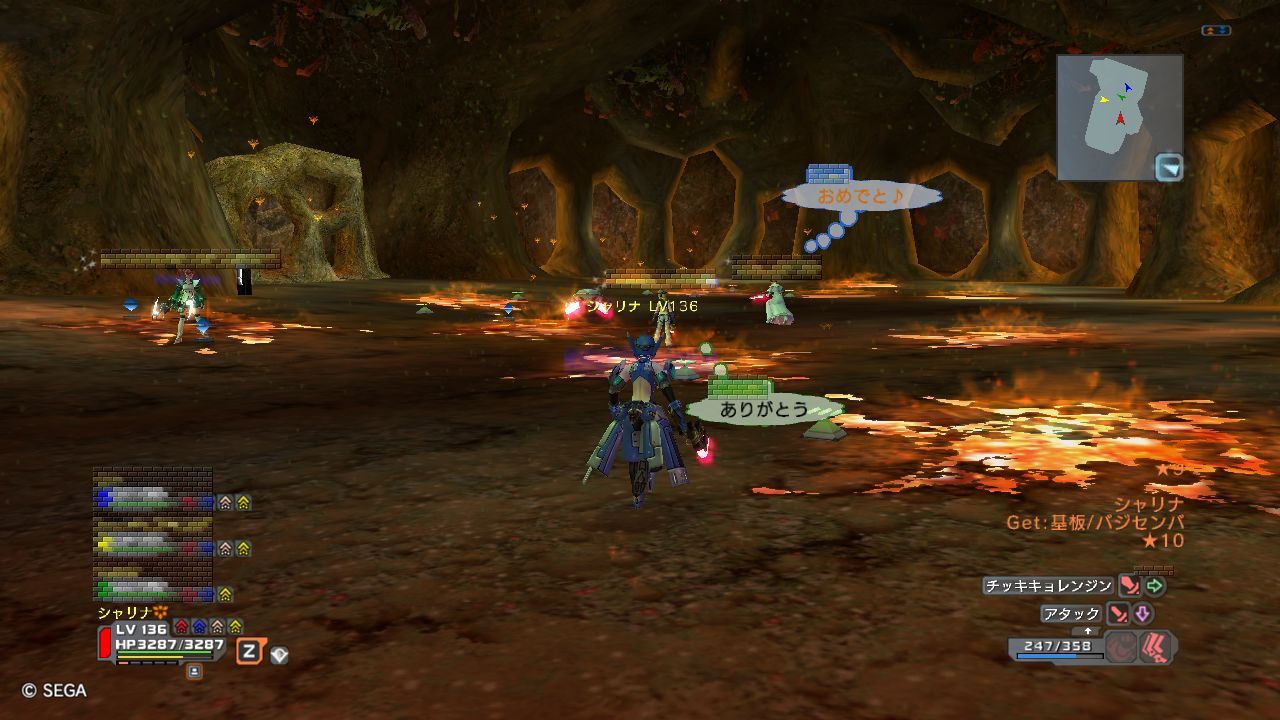The width and height of the screenshot is (1280, 720).
Task: Select the yellow party member row
Action: 155,546
